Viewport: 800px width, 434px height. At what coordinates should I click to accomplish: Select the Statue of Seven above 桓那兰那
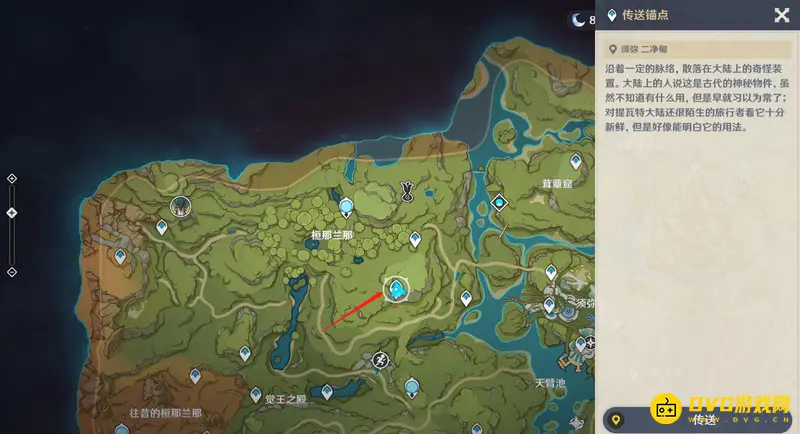[x=346, y=207]
